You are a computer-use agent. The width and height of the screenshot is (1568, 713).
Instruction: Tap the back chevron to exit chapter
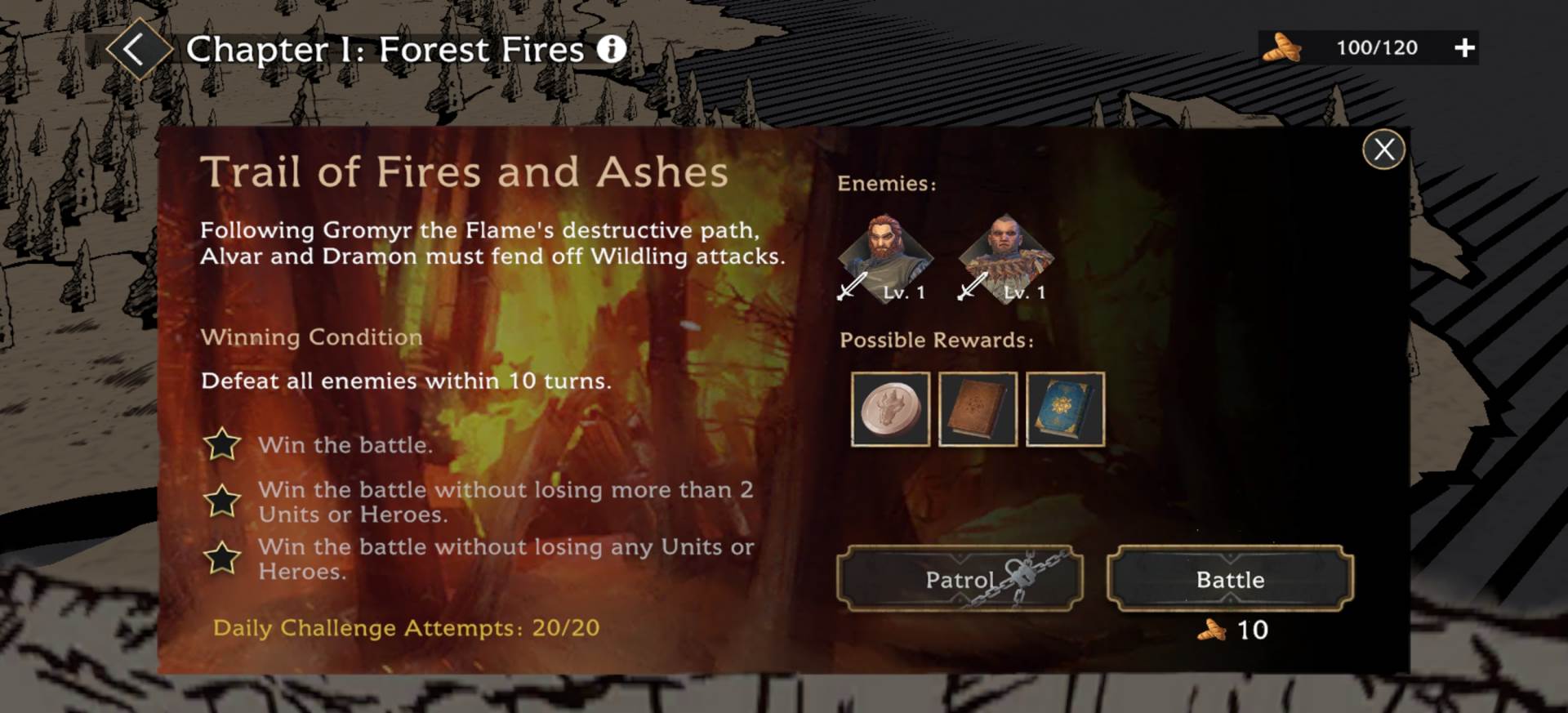(x=136, y=48)
